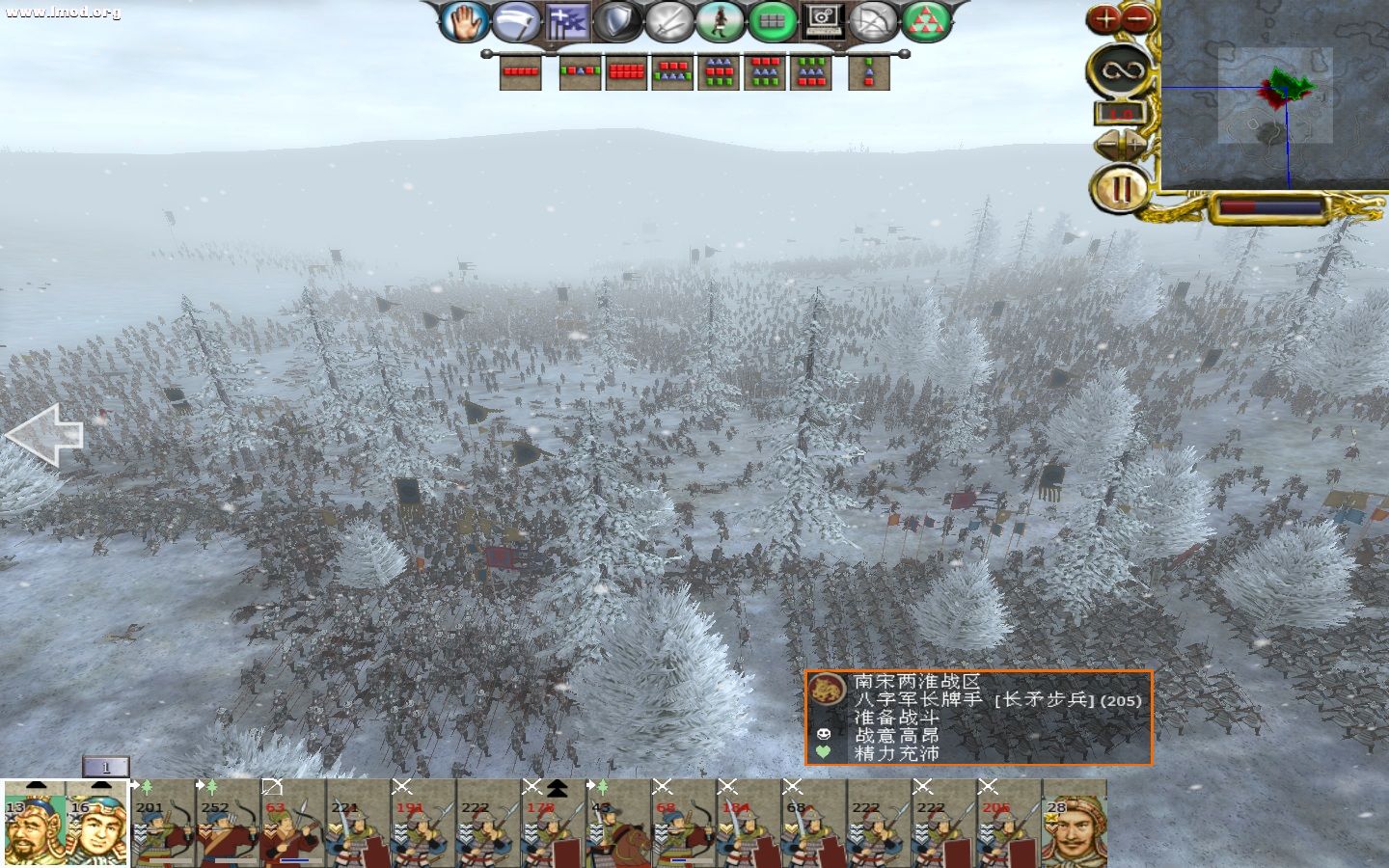This screenshot has width=1389, height=868.
Task: Toggle the crossed swords melee button
Action: tap(669, 21)
